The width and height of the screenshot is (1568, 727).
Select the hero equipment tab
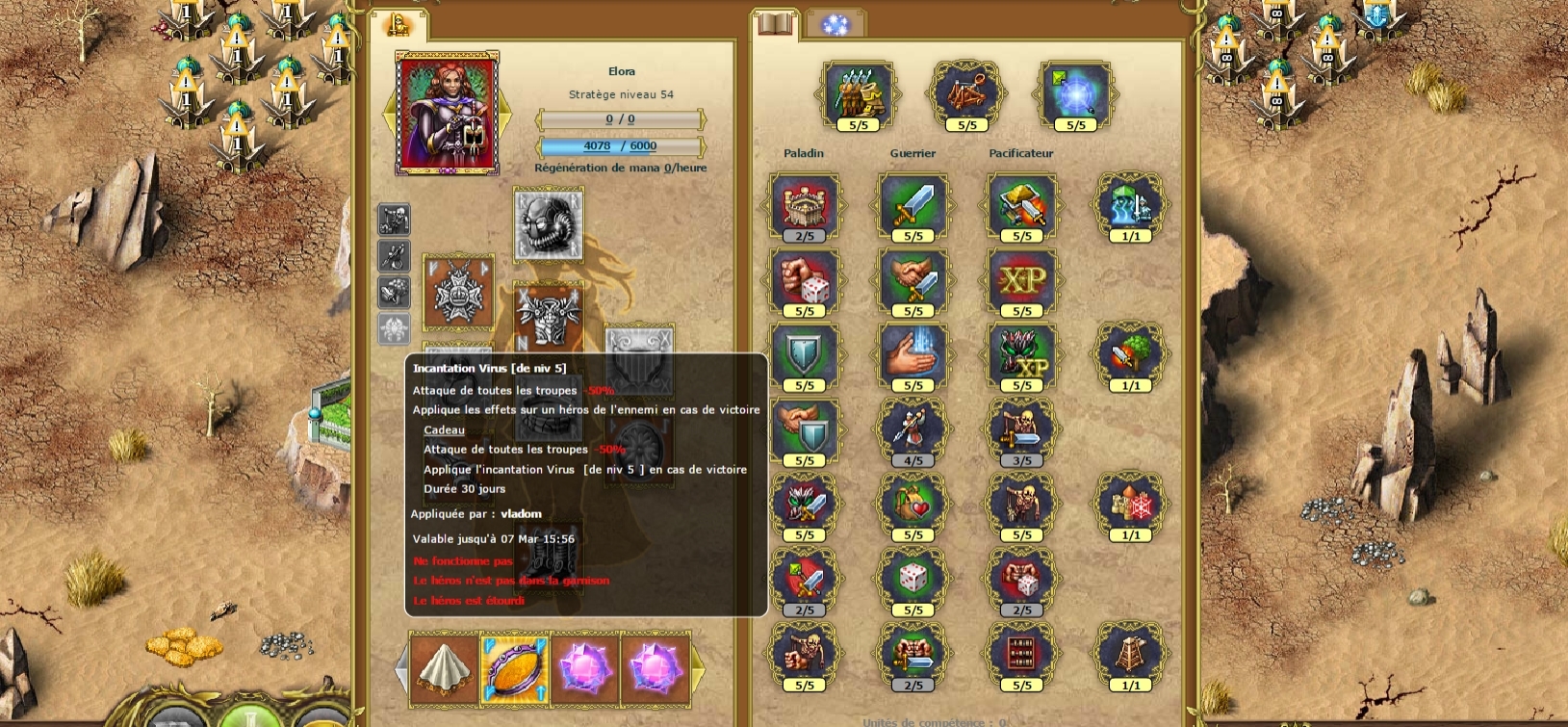coord(398,24)
